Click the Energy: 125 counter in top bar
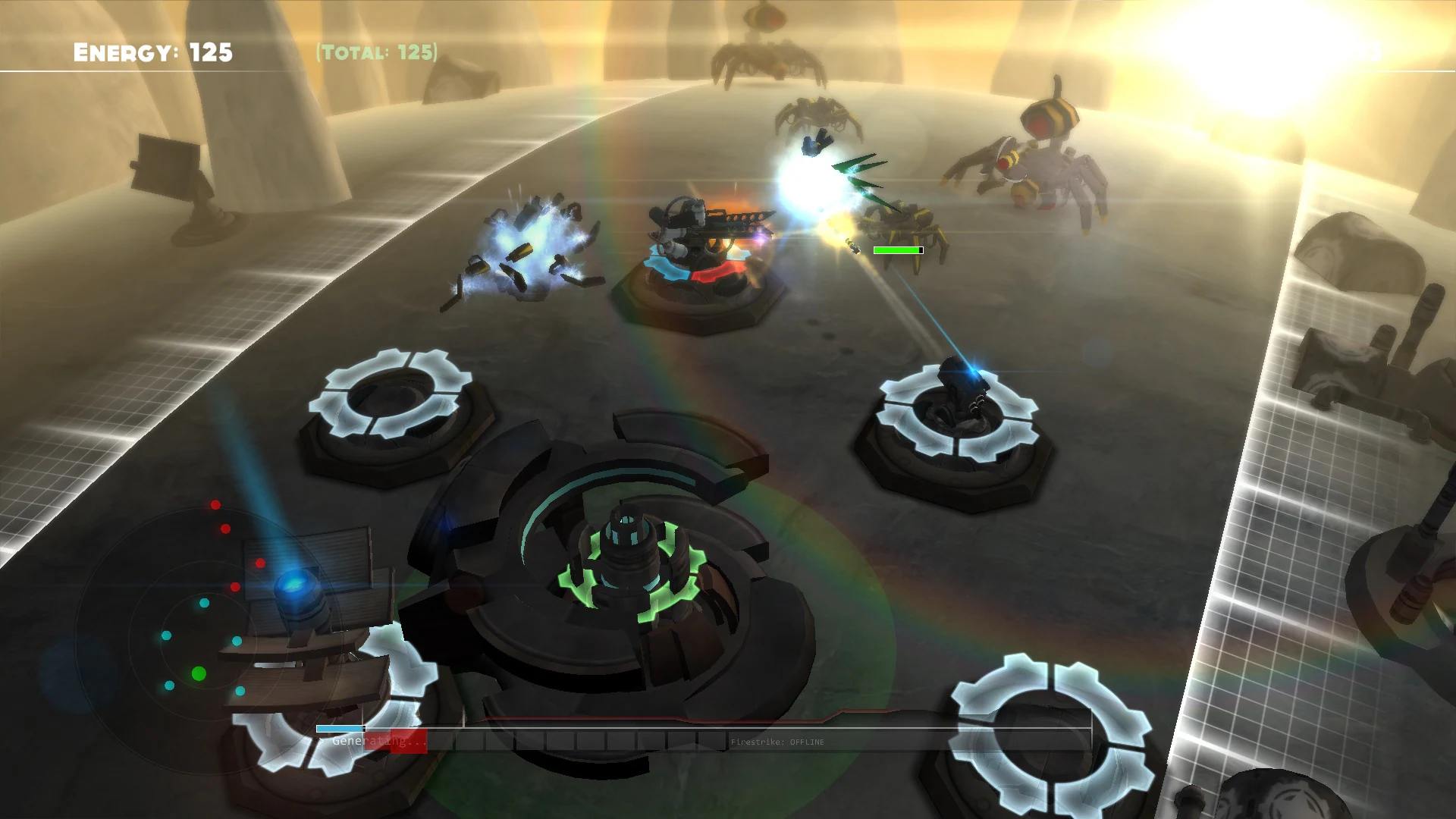1456x819 pixels. (x=150, y=52)
